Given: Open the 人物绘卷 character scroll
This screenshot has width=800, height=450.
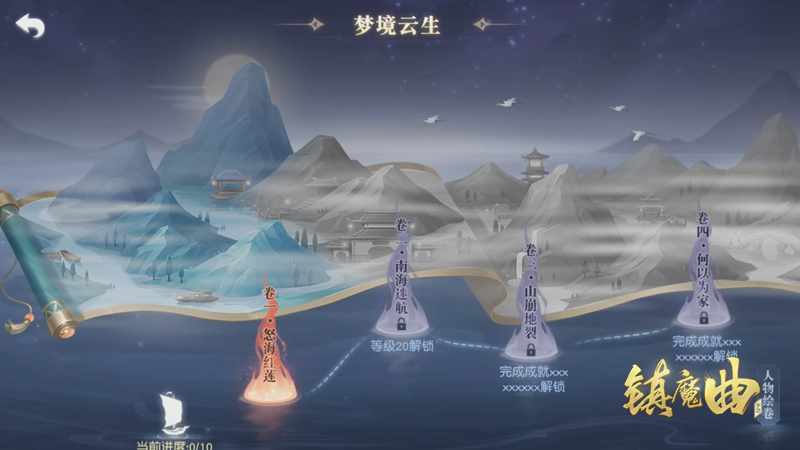Looking at the screenshot, I should 768,395.
